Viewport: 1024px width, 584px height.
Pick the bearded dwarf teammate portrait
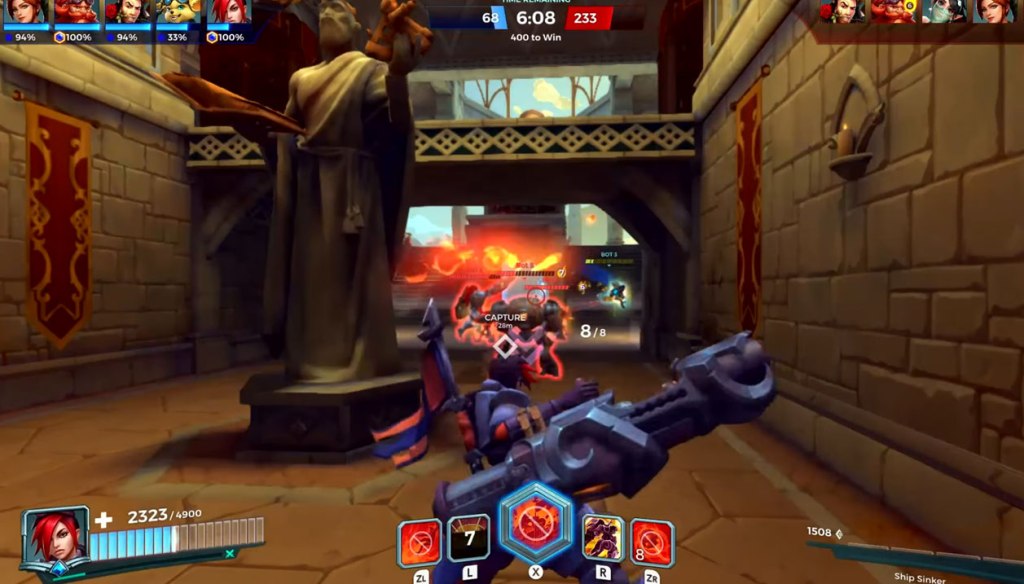point(75,12)
